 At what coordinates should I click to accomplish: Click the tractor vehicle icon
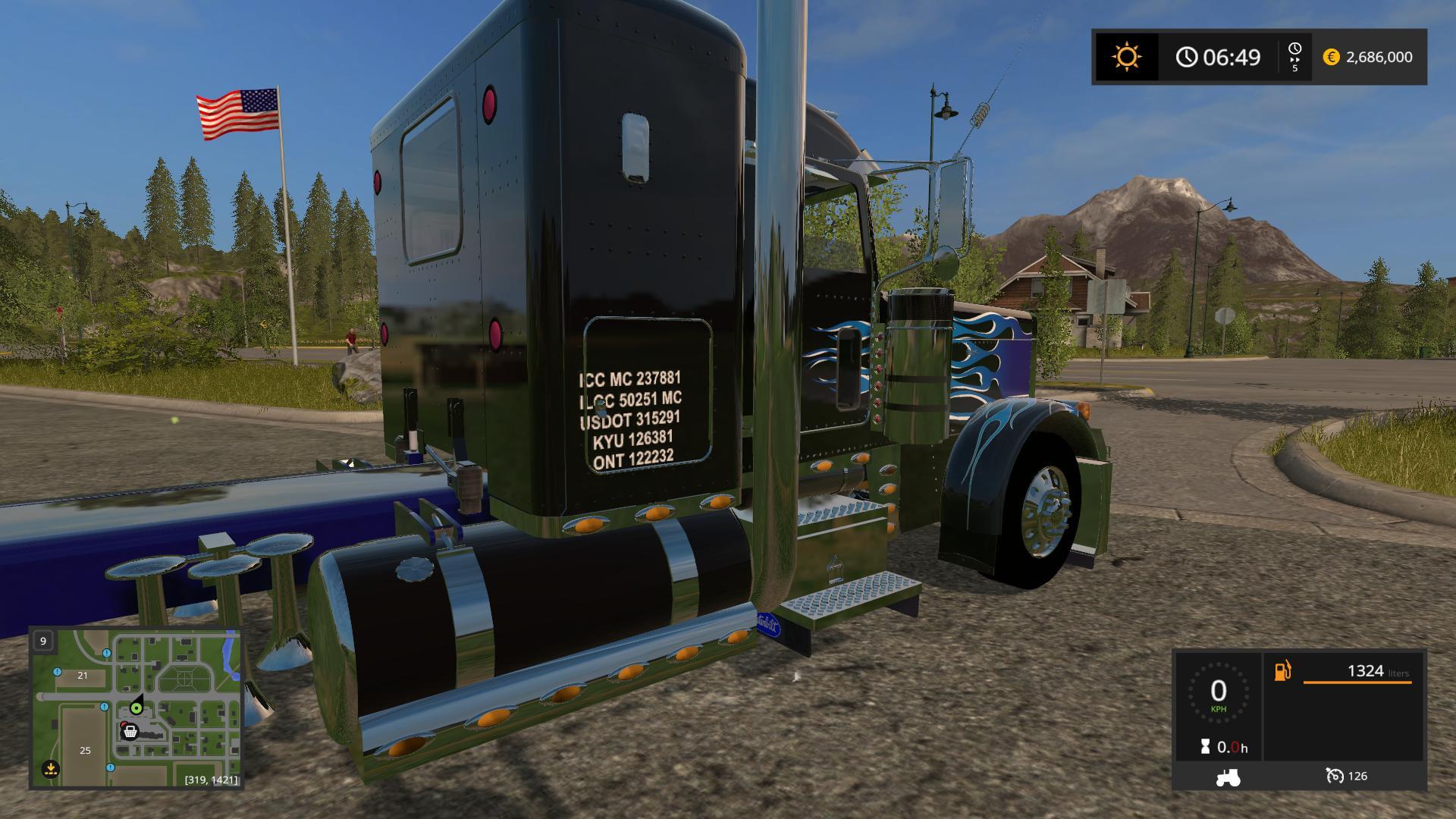coord(1228,777)
